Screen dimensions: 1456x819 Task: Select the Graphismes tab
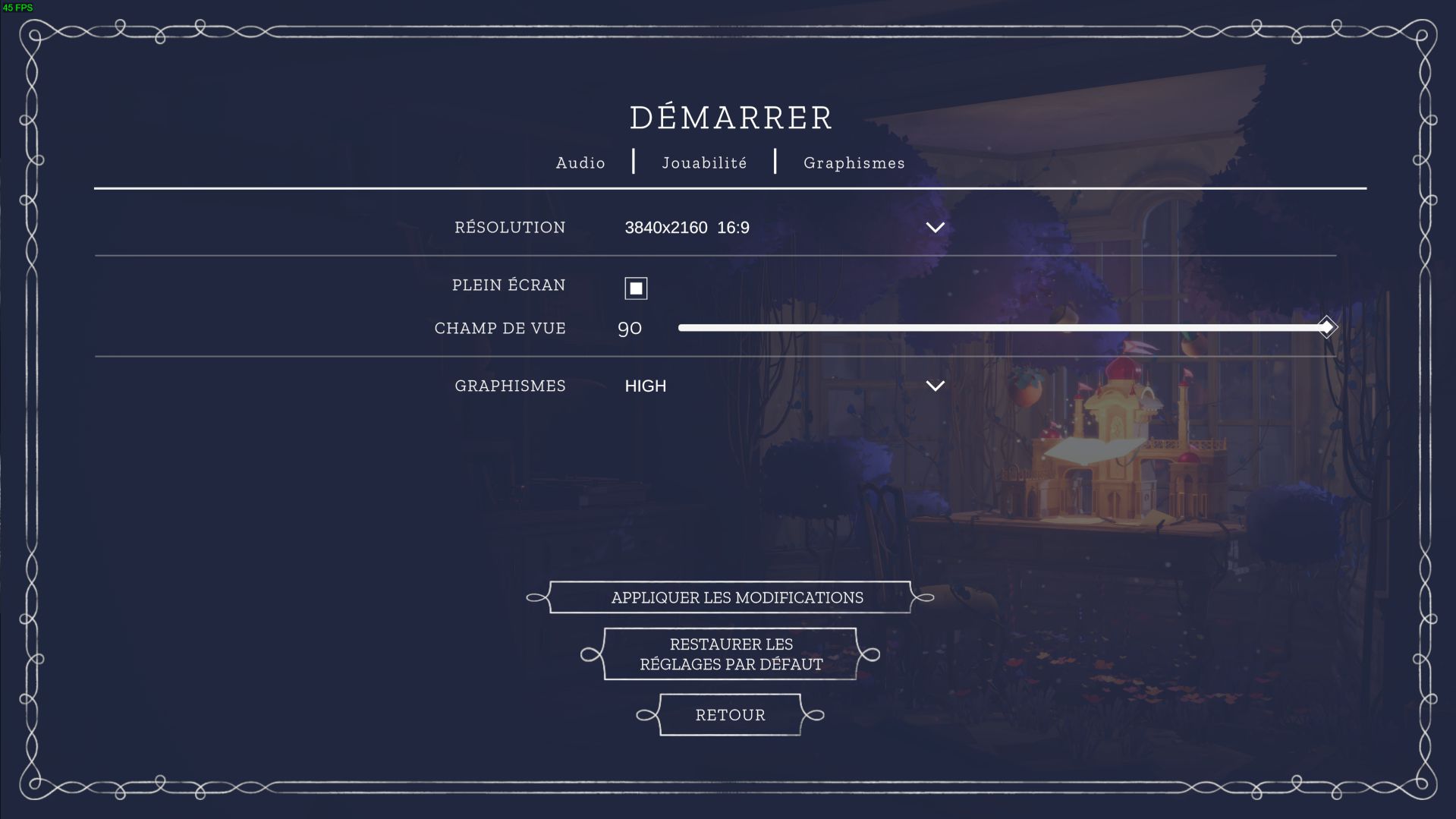854,162
